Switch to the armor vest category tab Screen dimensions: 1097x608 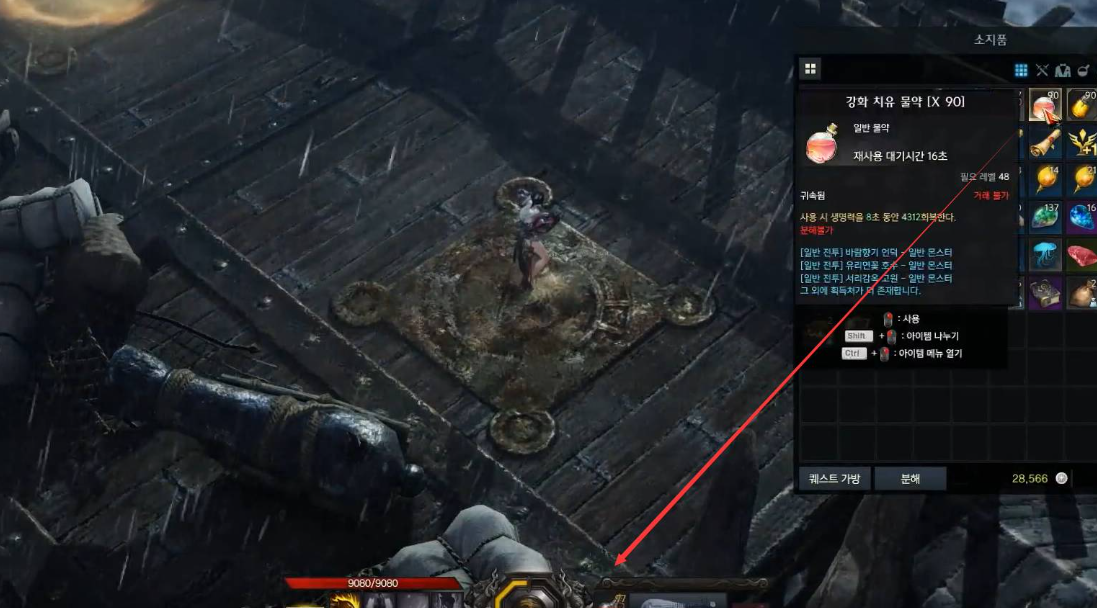[1063, 70]
